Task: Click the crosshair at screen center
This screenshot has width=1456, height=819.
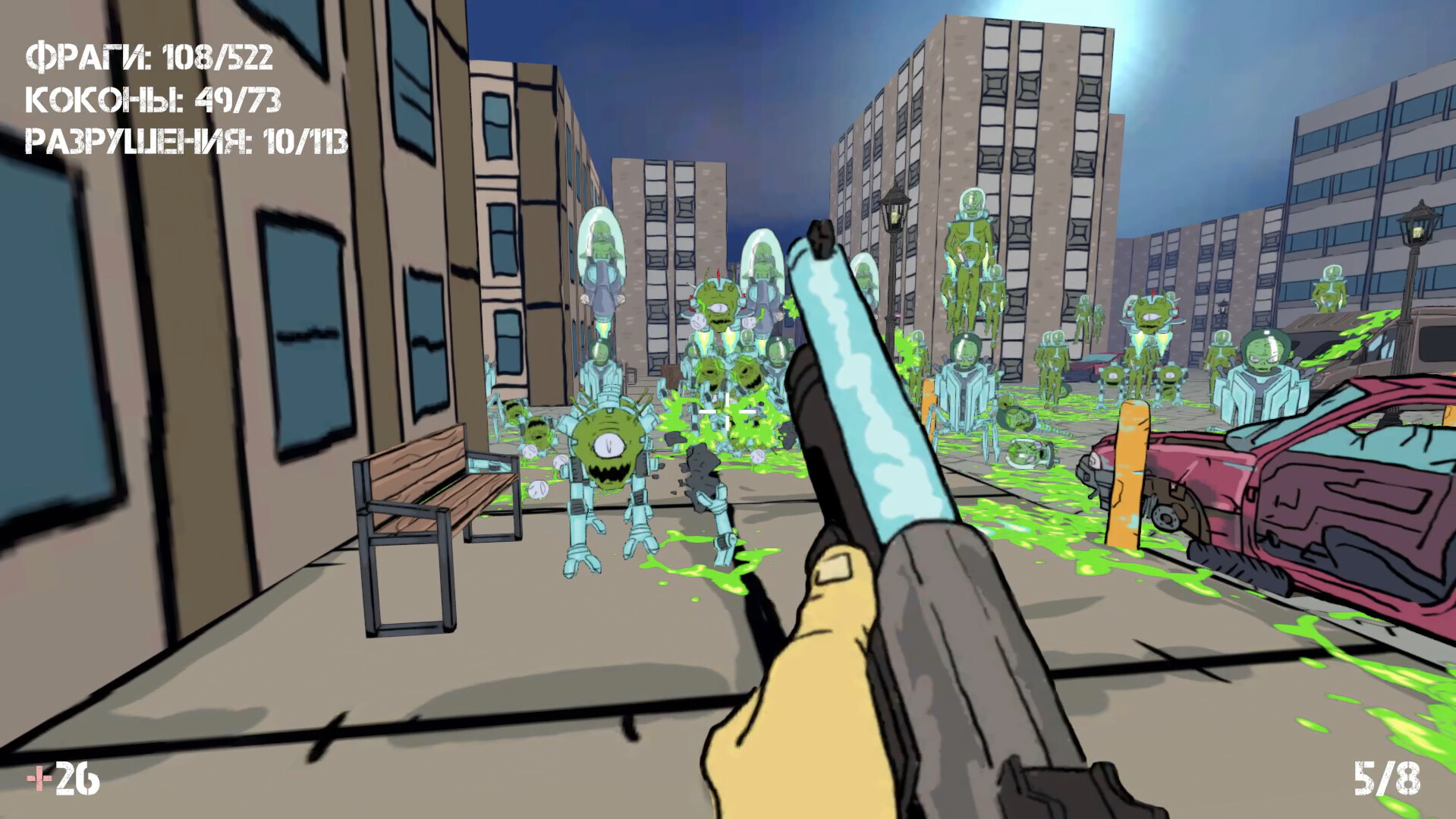Action: pos(727,410)
